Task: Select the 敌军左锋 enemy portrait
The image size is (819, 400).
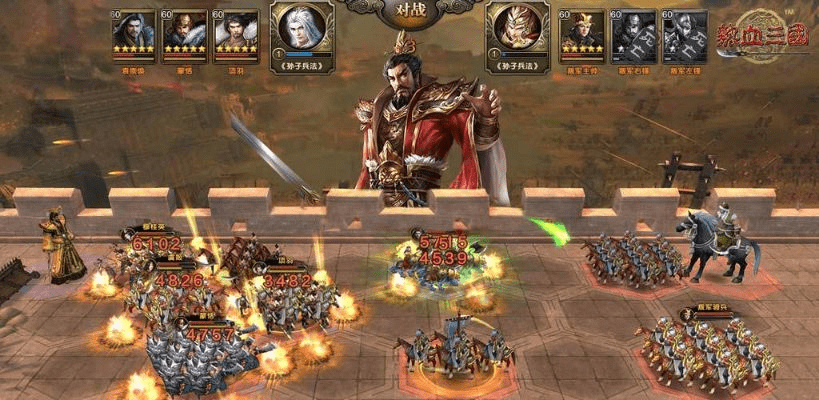Action: 684,33
